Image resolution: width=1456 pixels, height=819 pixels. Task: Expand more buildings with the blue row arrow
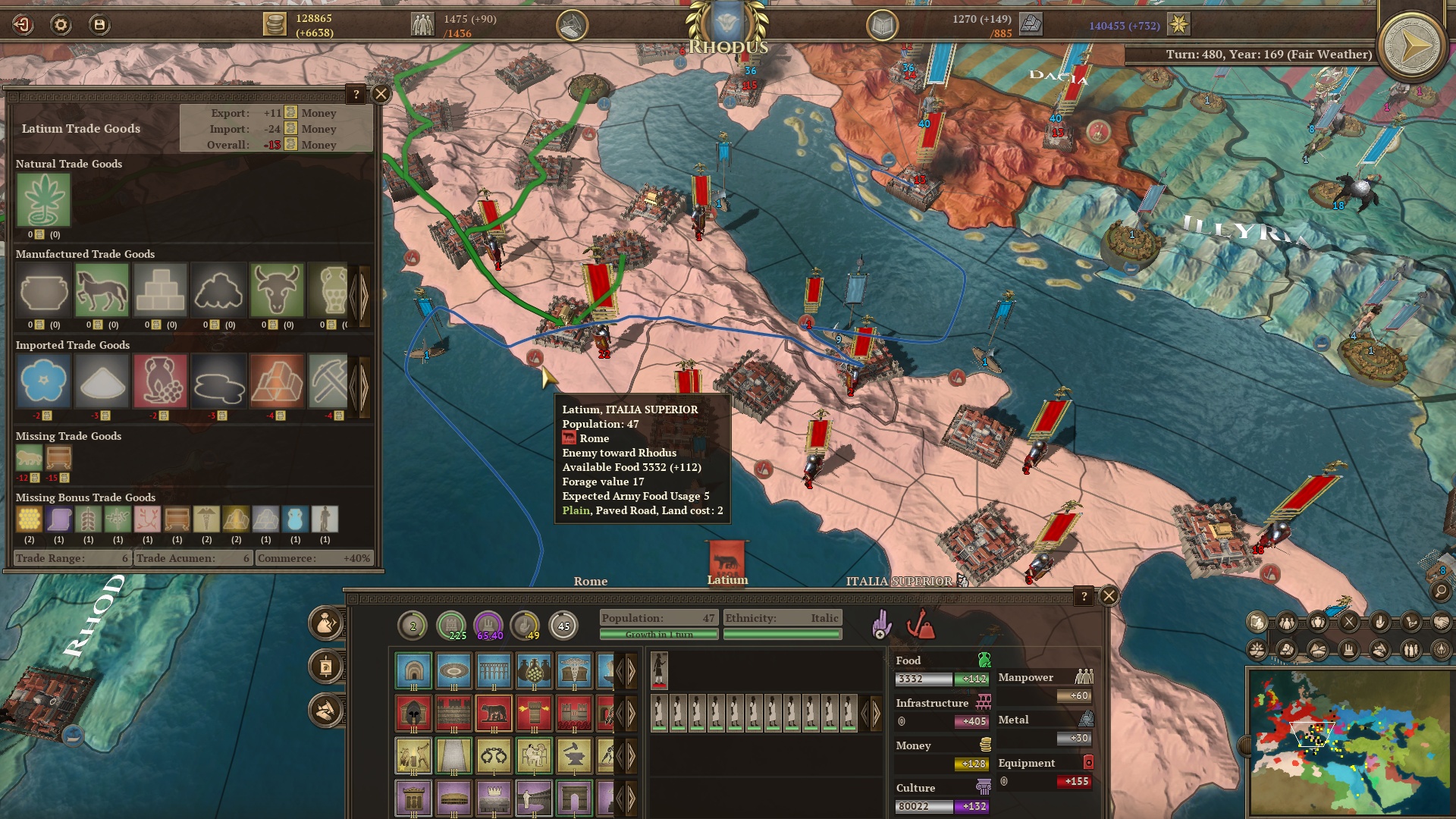(631, 670)
